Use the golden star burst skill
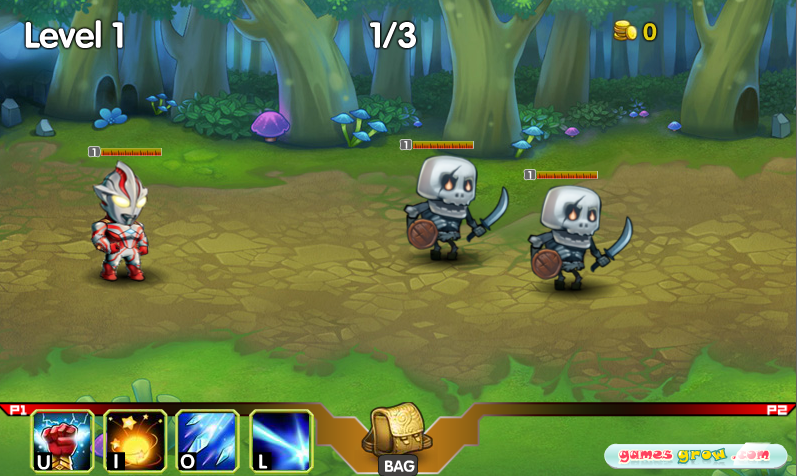Viewport: 797px width, 476px height. [135, 440]
